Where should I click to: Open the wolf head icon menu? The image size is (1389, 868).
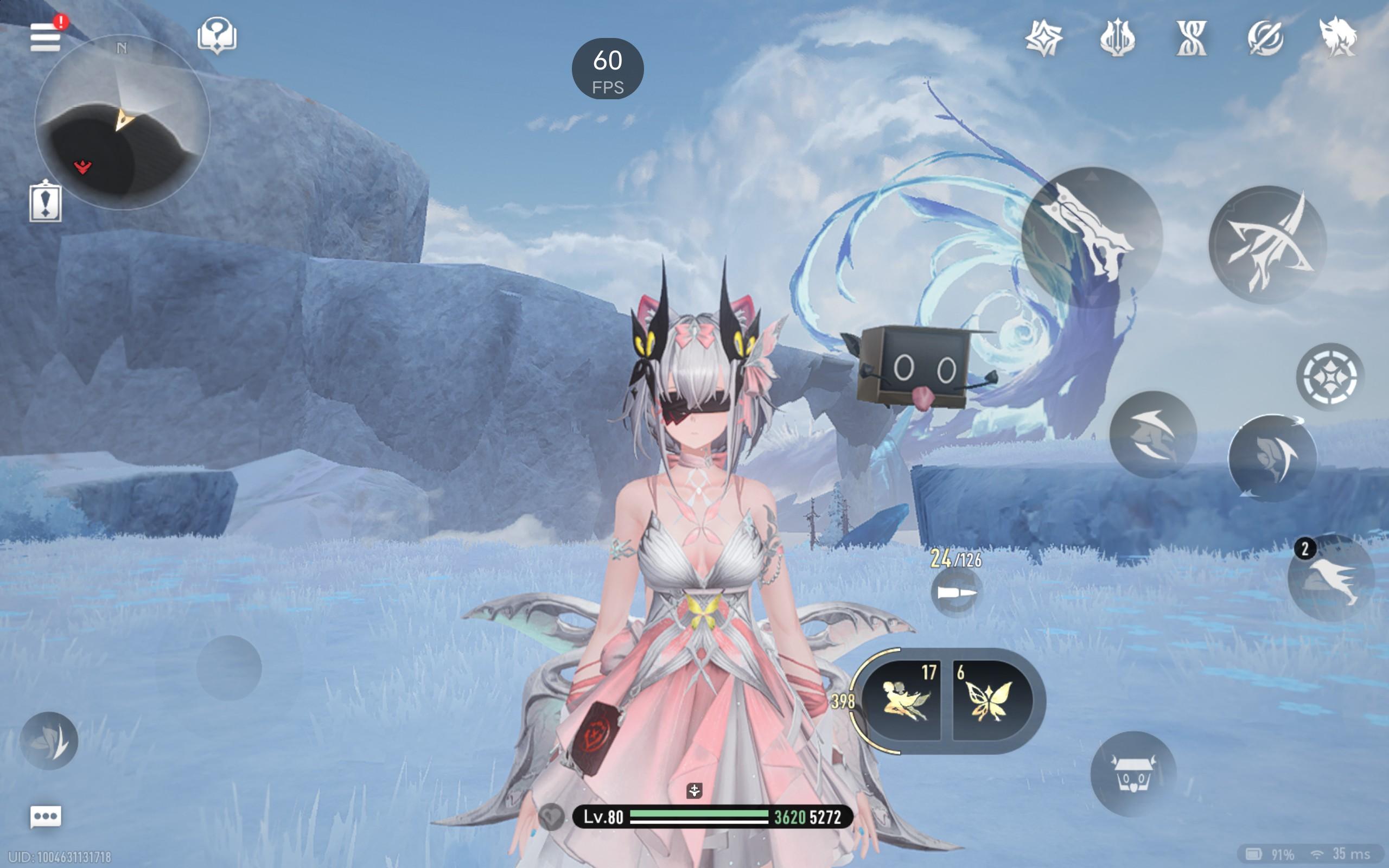[1337, 38]
